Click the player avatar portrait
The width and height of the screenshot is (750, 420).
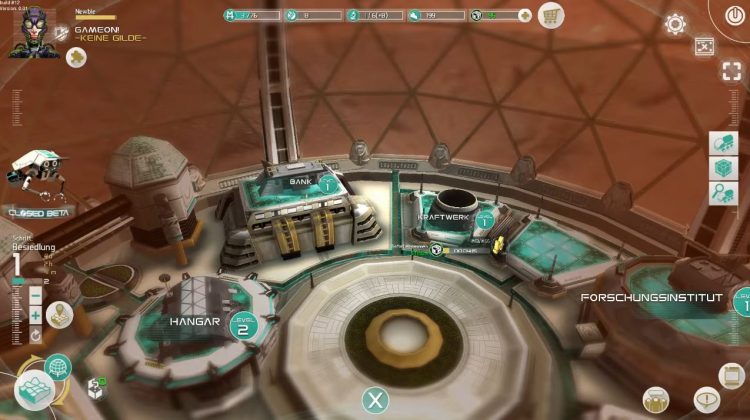pos(32,32)
